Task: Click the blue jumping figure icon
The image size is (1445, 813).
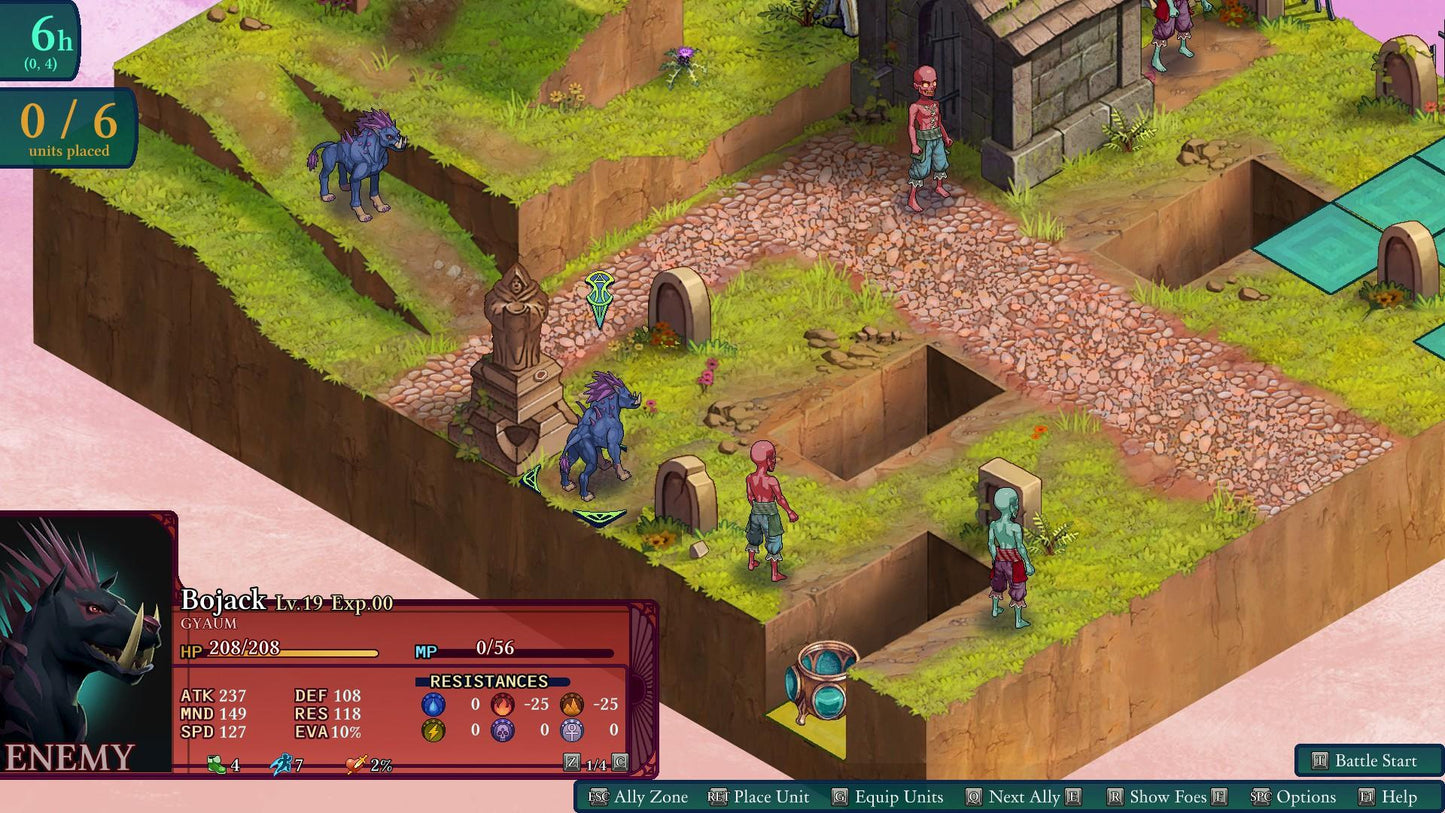Action: click(281, 765)
